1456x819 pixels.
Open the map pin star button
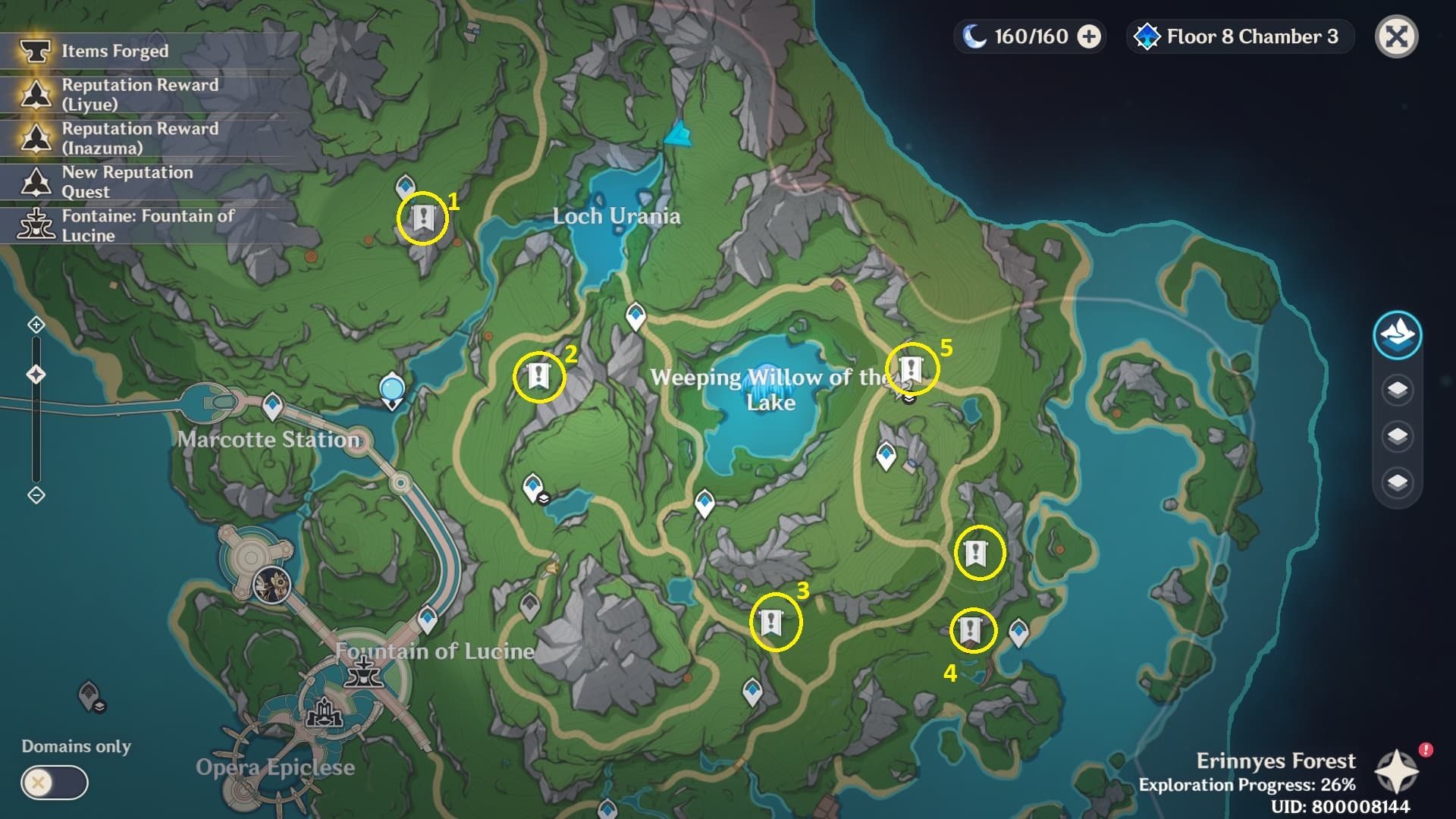(x=1397, y=772)
